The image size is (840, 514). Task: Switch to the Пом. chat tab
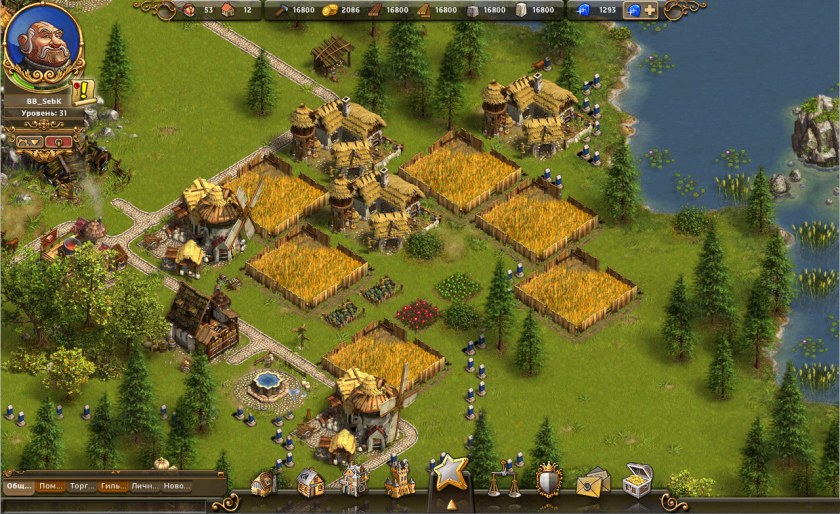click(x=50, y=487)
